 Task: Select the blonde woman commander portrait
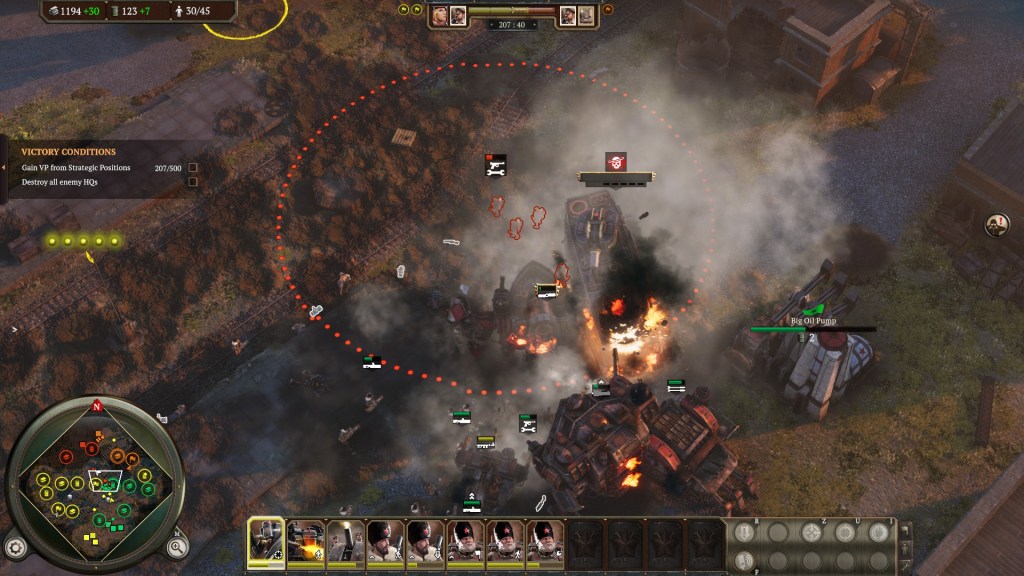(x=441, y=15)
